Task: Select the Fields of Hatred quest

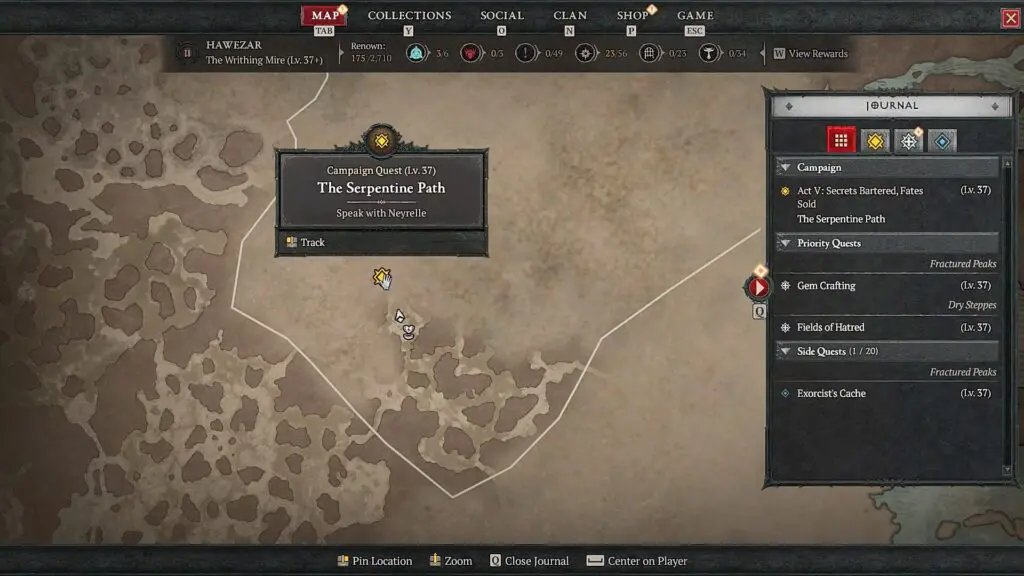Action: click(x=830, y=328)
